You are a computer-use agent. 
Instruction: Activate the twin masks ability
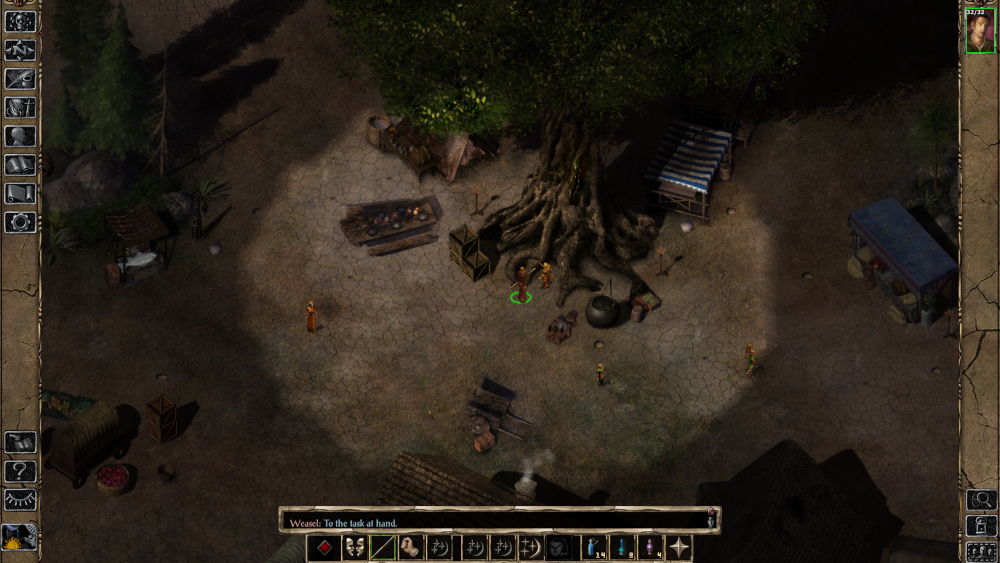[354, 548]
